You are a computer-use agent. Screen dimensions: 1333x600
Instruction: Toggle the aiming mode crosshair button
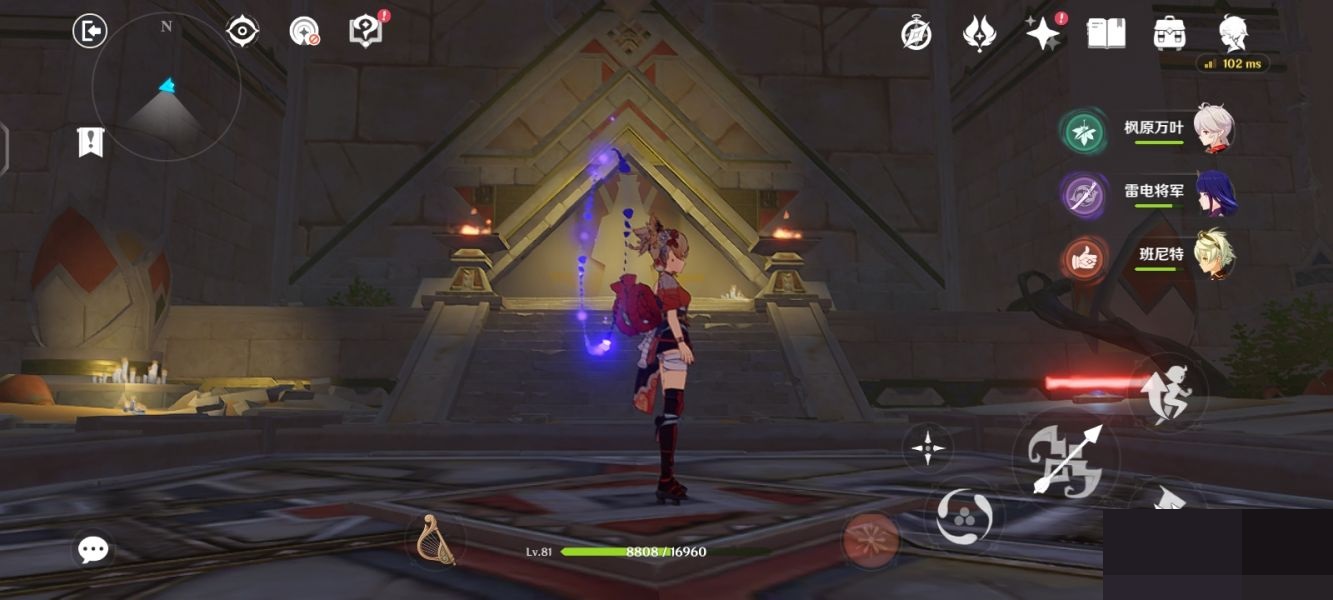pos(928,447)
